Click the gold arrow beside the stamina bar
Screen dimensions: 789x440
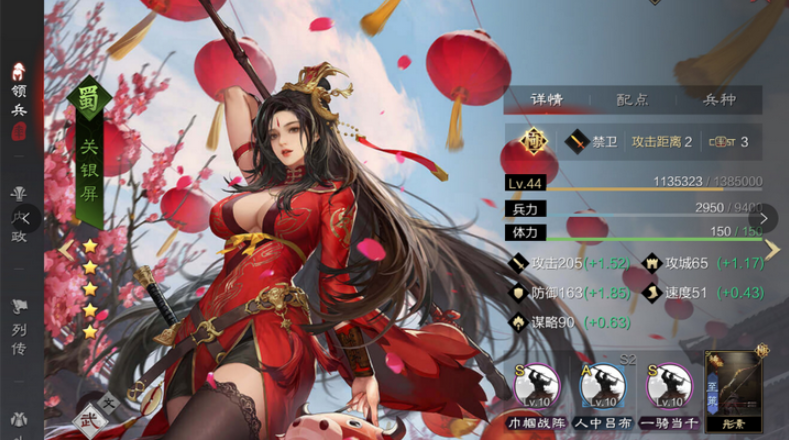pos(772,249)
